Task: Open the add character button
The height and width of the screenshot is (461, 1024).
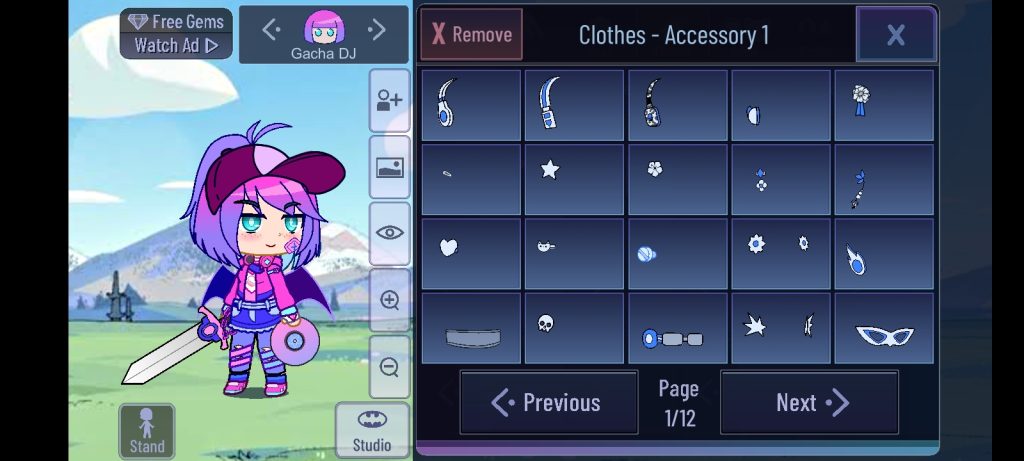Action: point(389,100)
